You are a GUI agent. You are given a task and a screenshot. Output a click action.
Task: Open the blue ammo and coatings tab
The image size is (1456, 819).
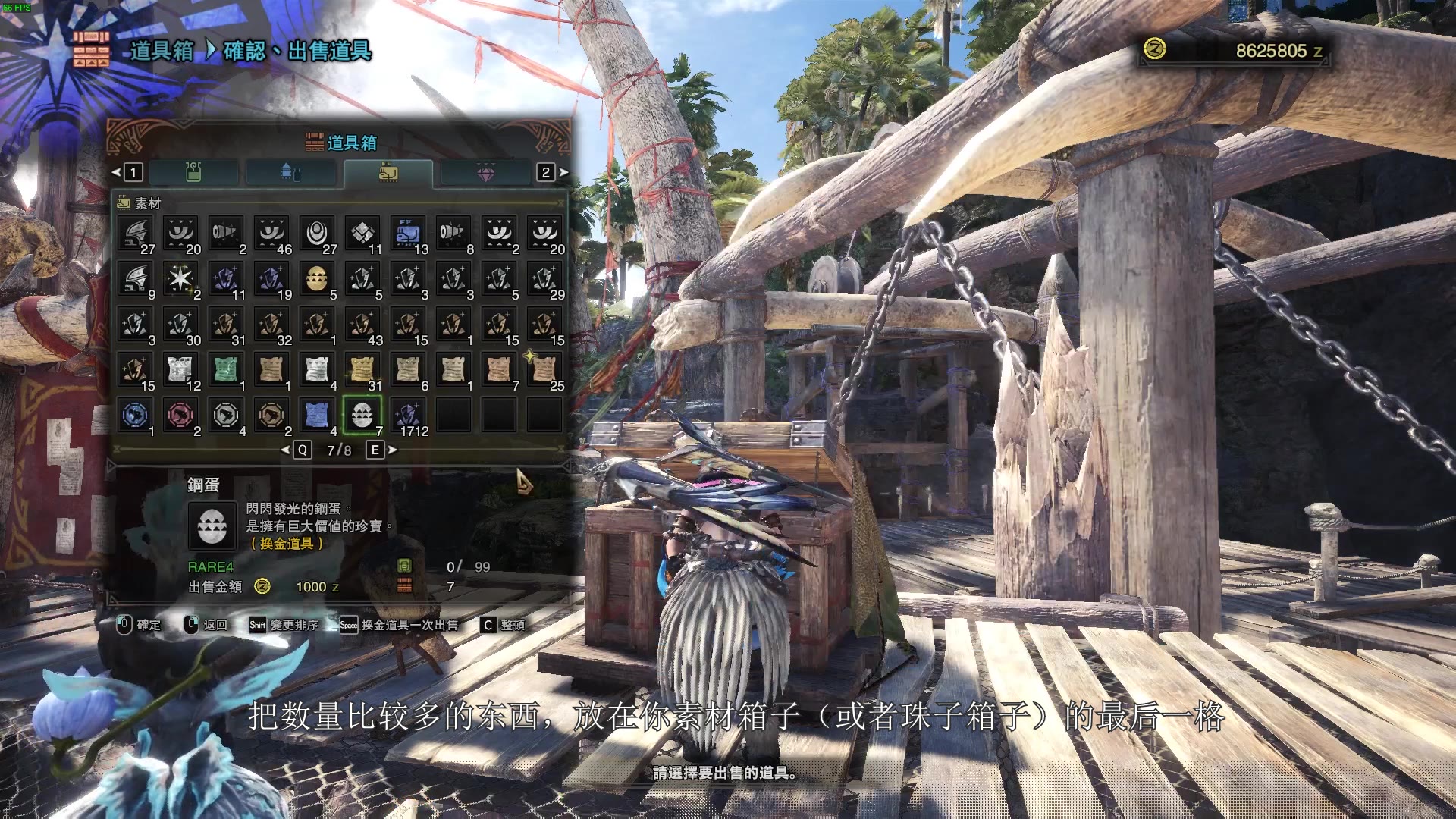[x=291, y=173]
